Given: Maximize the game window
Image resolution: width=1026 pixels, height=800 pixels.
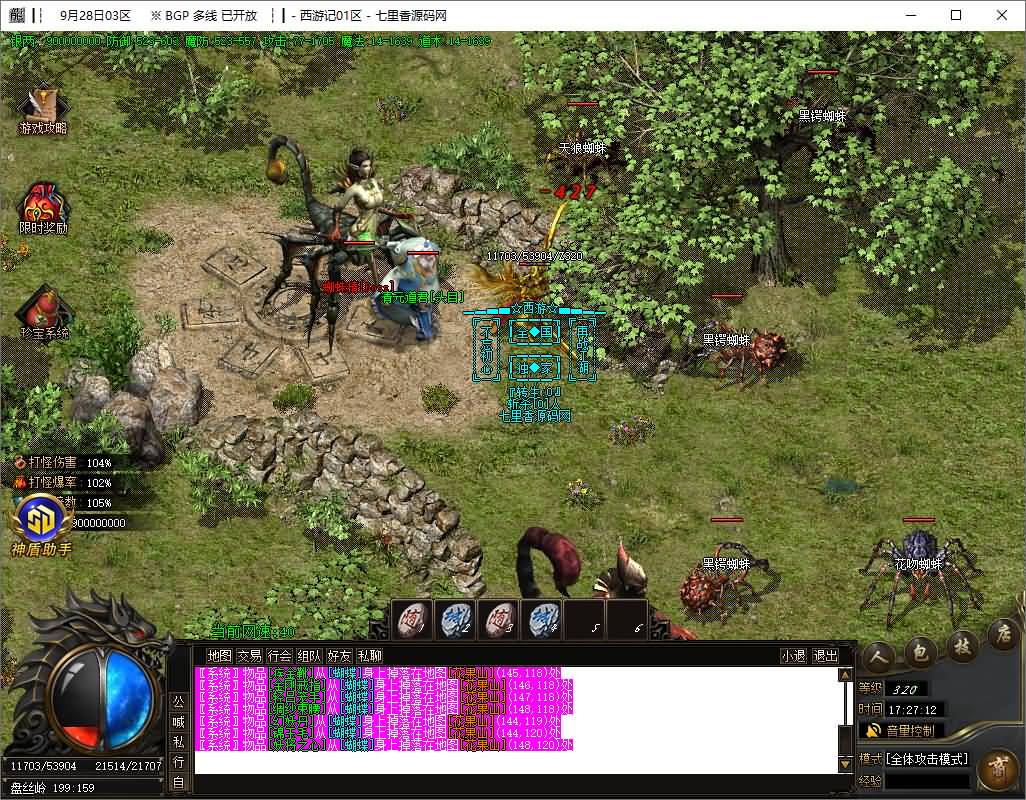Looking at the screenshot, I should click(955, 15).
